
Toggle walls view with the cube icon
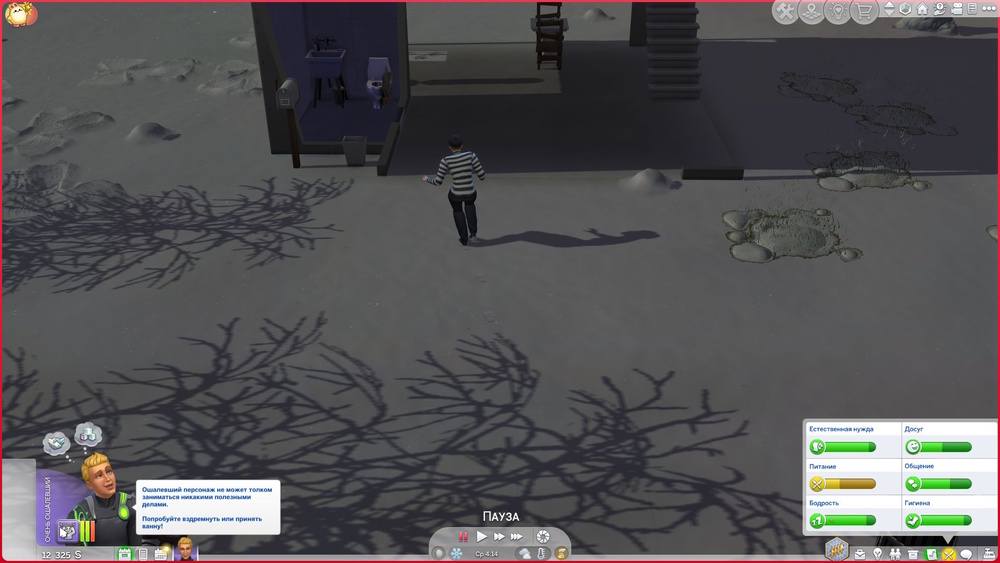905,9
